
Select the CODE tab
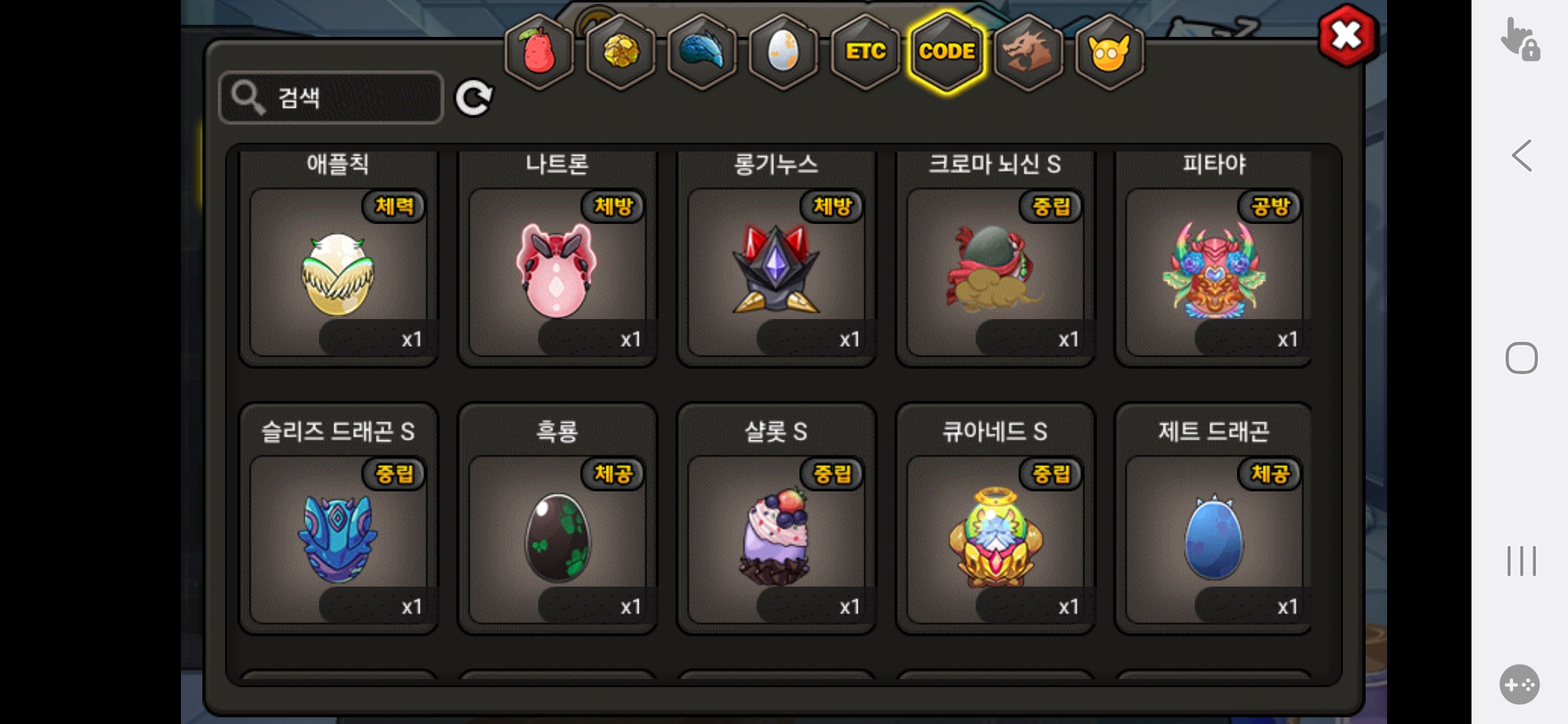[x=947, y=52]
